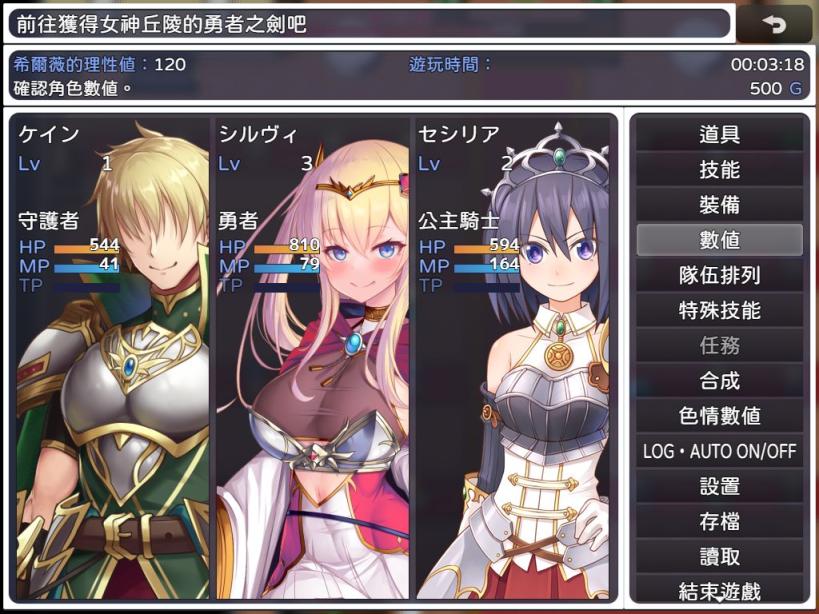
Task: Select 特殊技能 special skills
Action: (719, 310)
